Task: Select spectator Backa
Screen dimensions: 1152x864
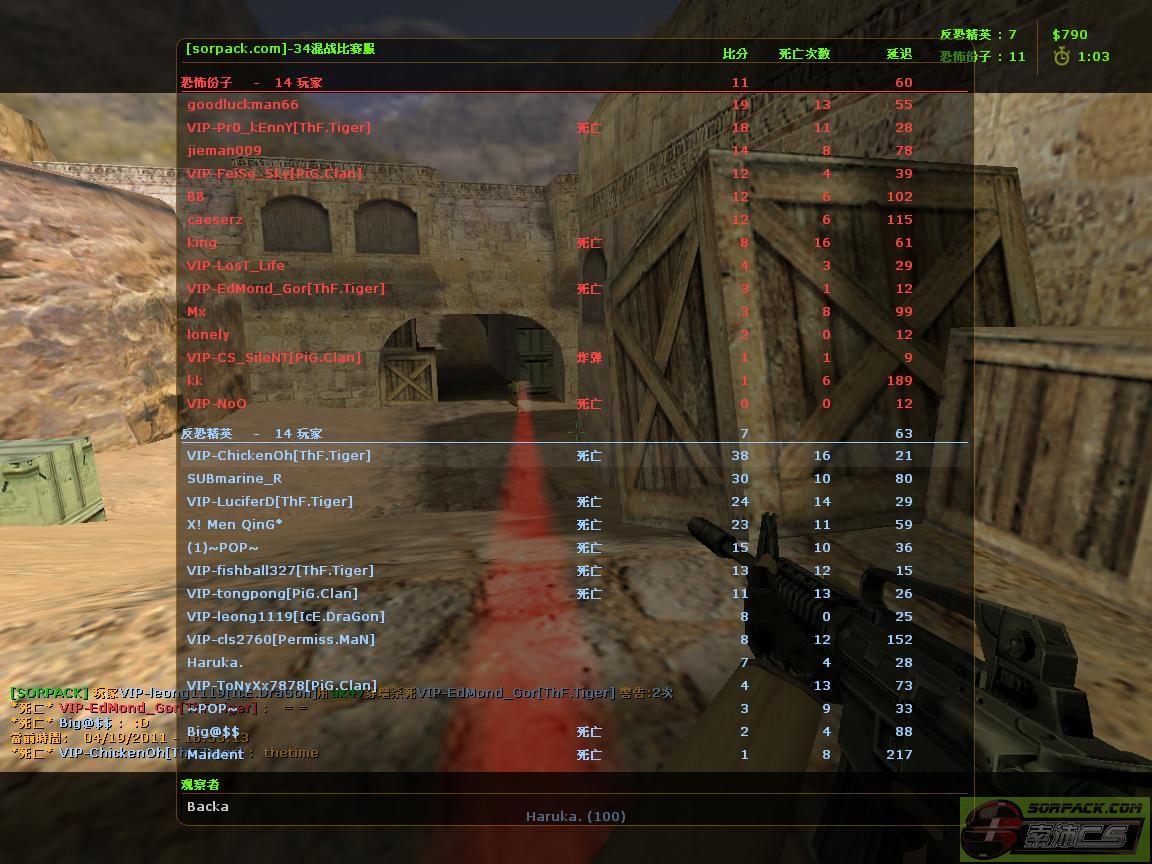Action: click(208, 807)
